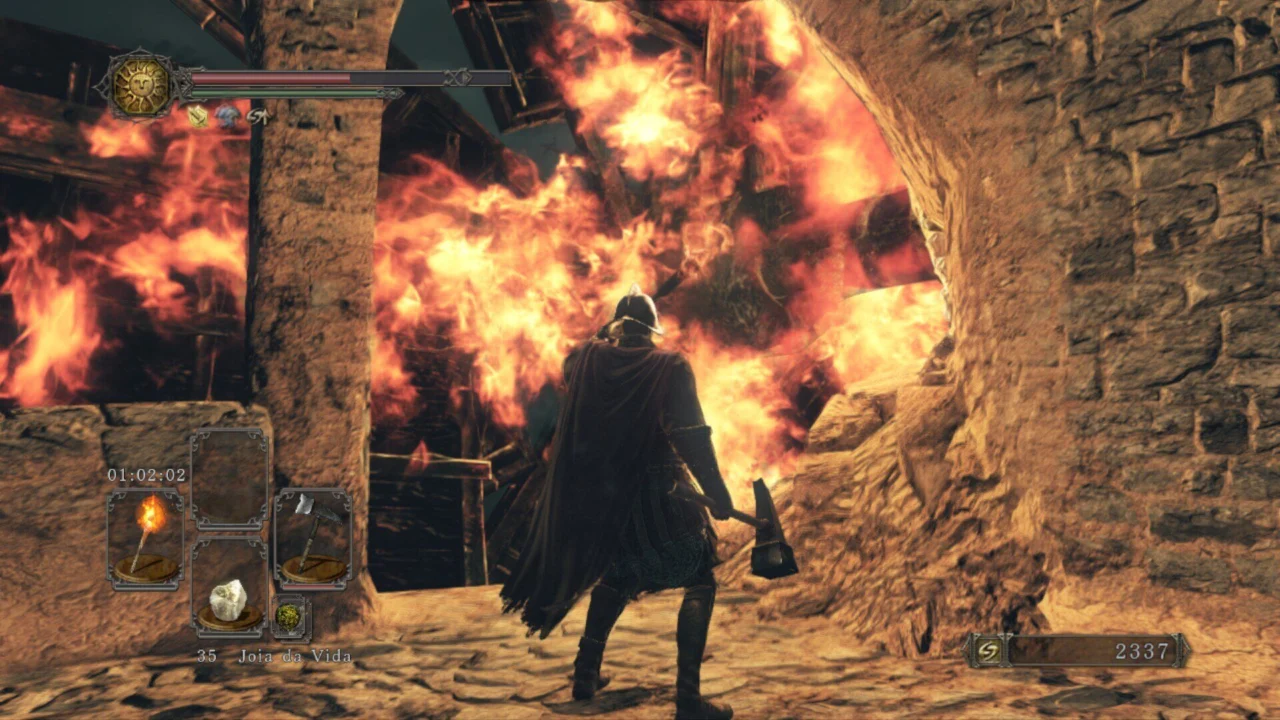Click the yellow shield status effect icon
Image resolution: width=1280 pixels, height=720 pixels.
[198, 118]
